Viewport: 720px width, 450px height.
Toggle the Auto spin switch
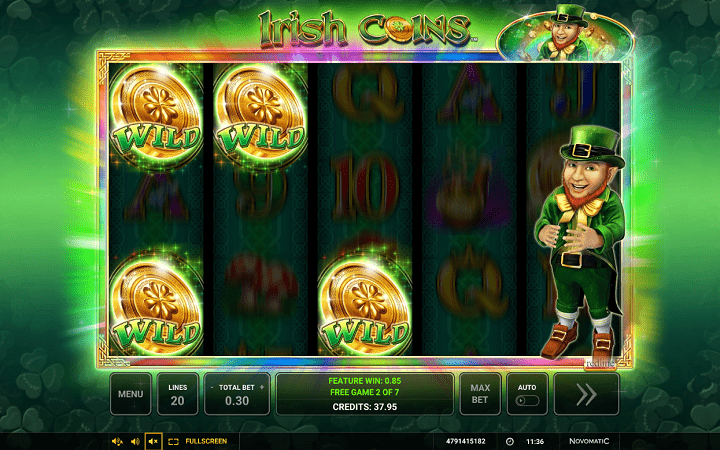[x=527, y=401]
